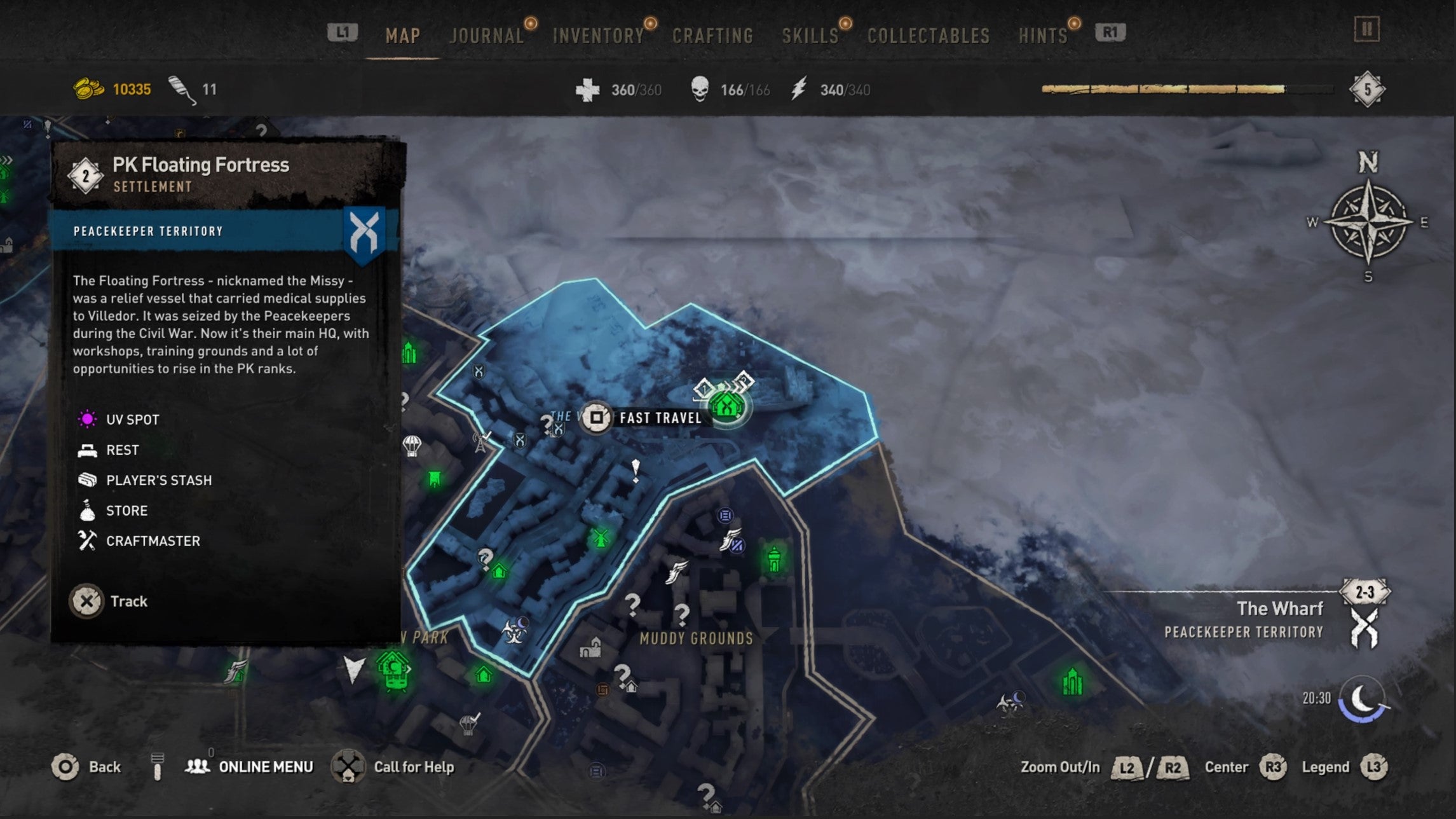This screenshot has width=1456, height=819.
Task: Click the Rest bed icon
Action: [88, 450]
